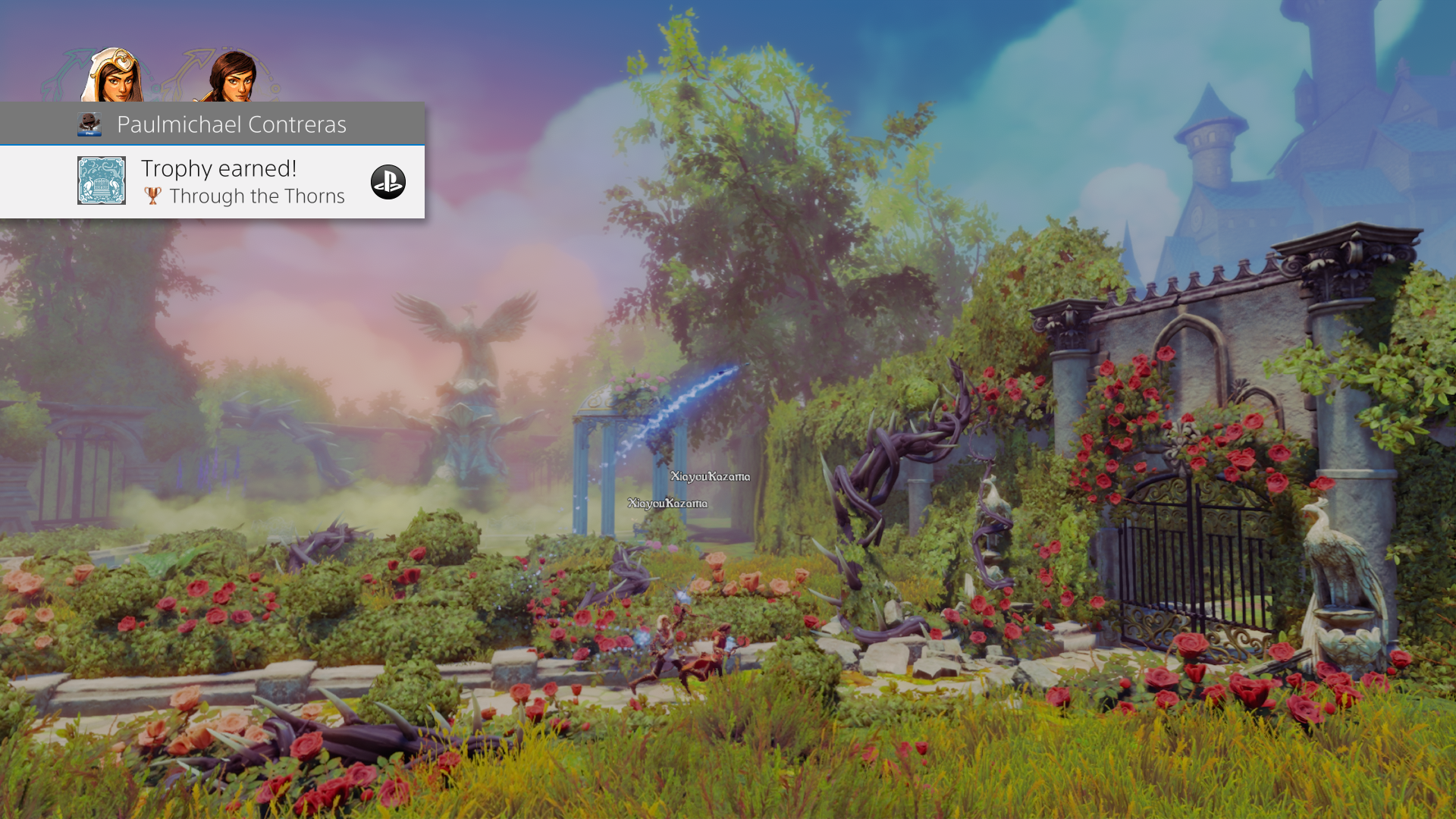Select the brown-haired hero portrait
The image size is (1456, 819).
coord(232,77)
